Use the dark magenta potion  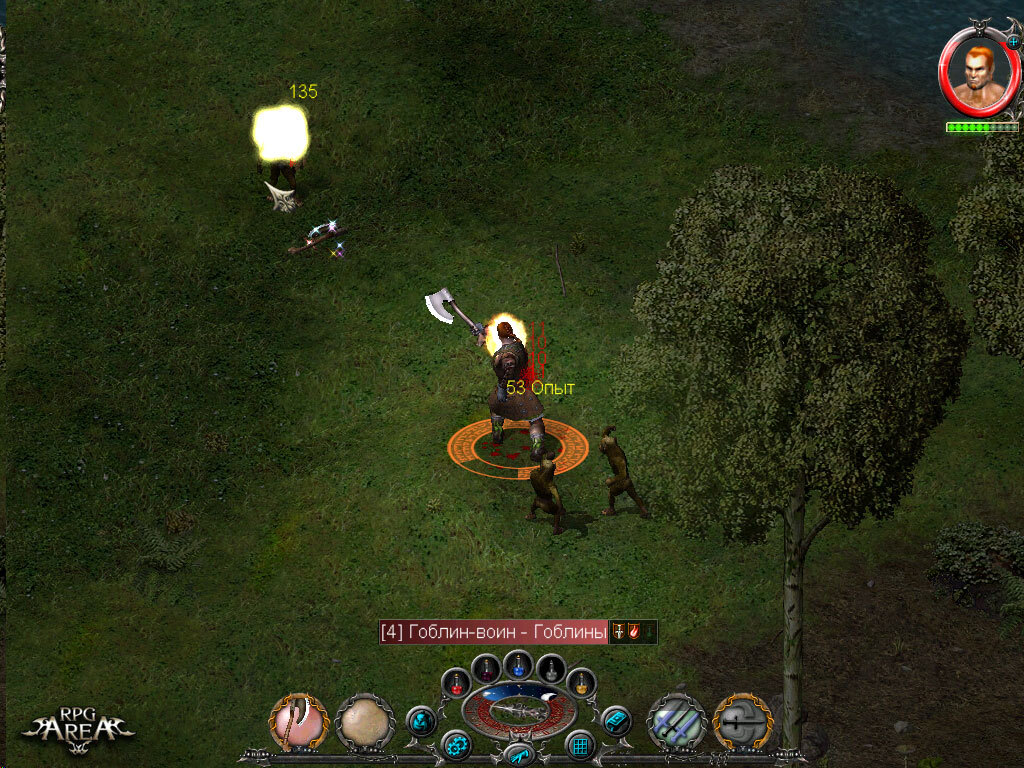[x=486, y=668]
